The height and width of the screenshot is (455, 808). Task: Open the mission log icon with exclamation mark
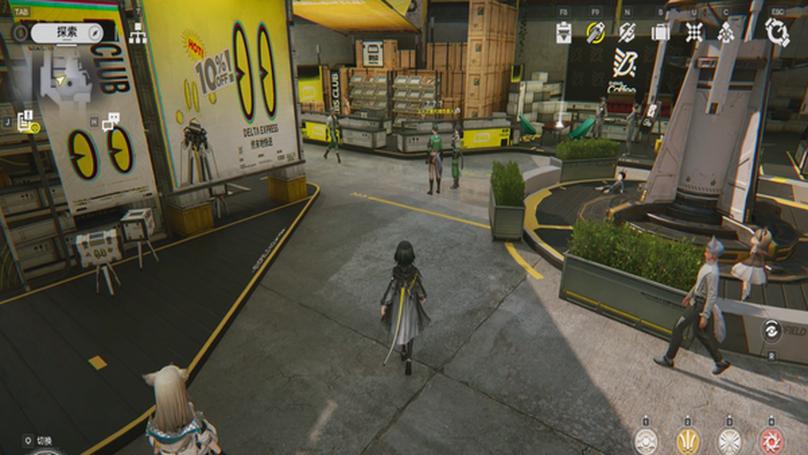tap(25, 120)
